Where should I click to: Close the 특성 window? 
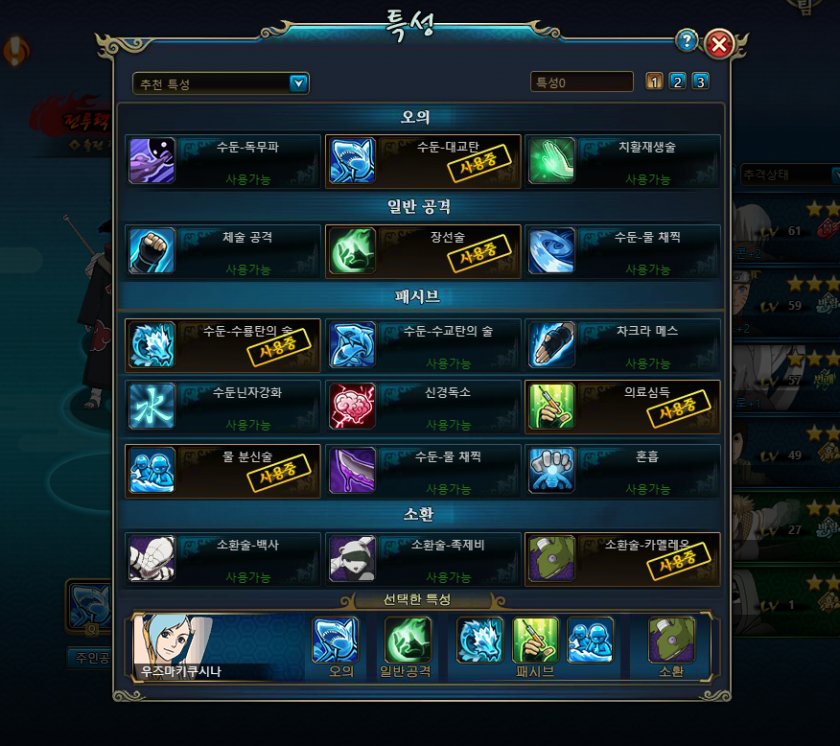coord(718,43)
